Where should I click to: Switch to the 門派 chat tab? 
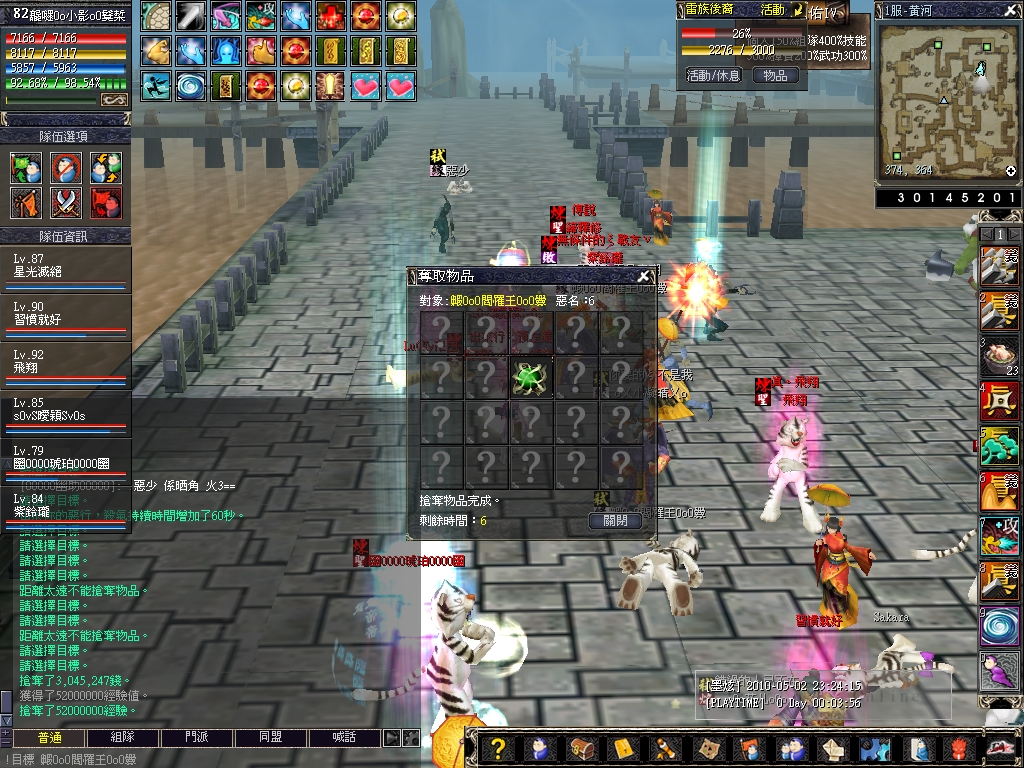(197, 738)
